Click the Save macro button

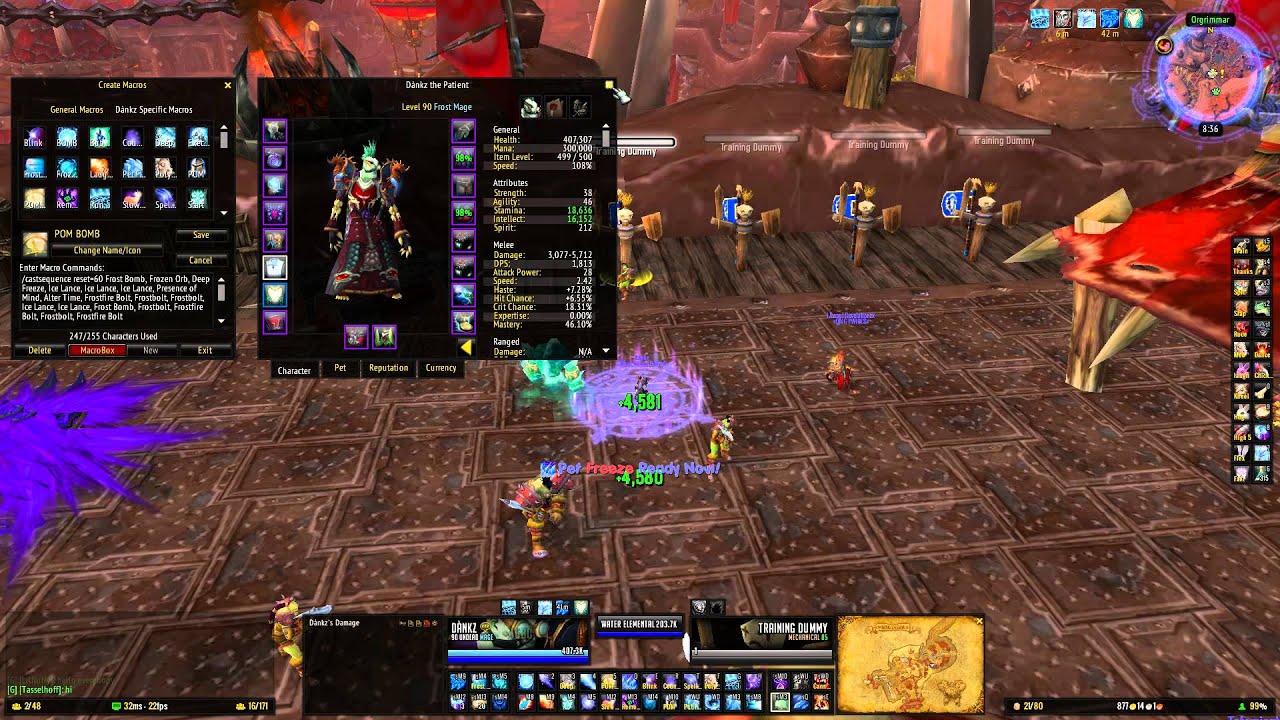[x=201, y=235]
